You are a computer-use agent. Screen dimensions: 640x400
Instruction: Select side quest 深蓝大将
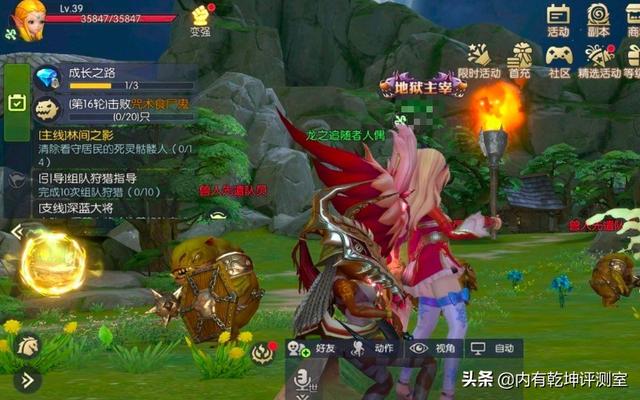pos(80,208)
